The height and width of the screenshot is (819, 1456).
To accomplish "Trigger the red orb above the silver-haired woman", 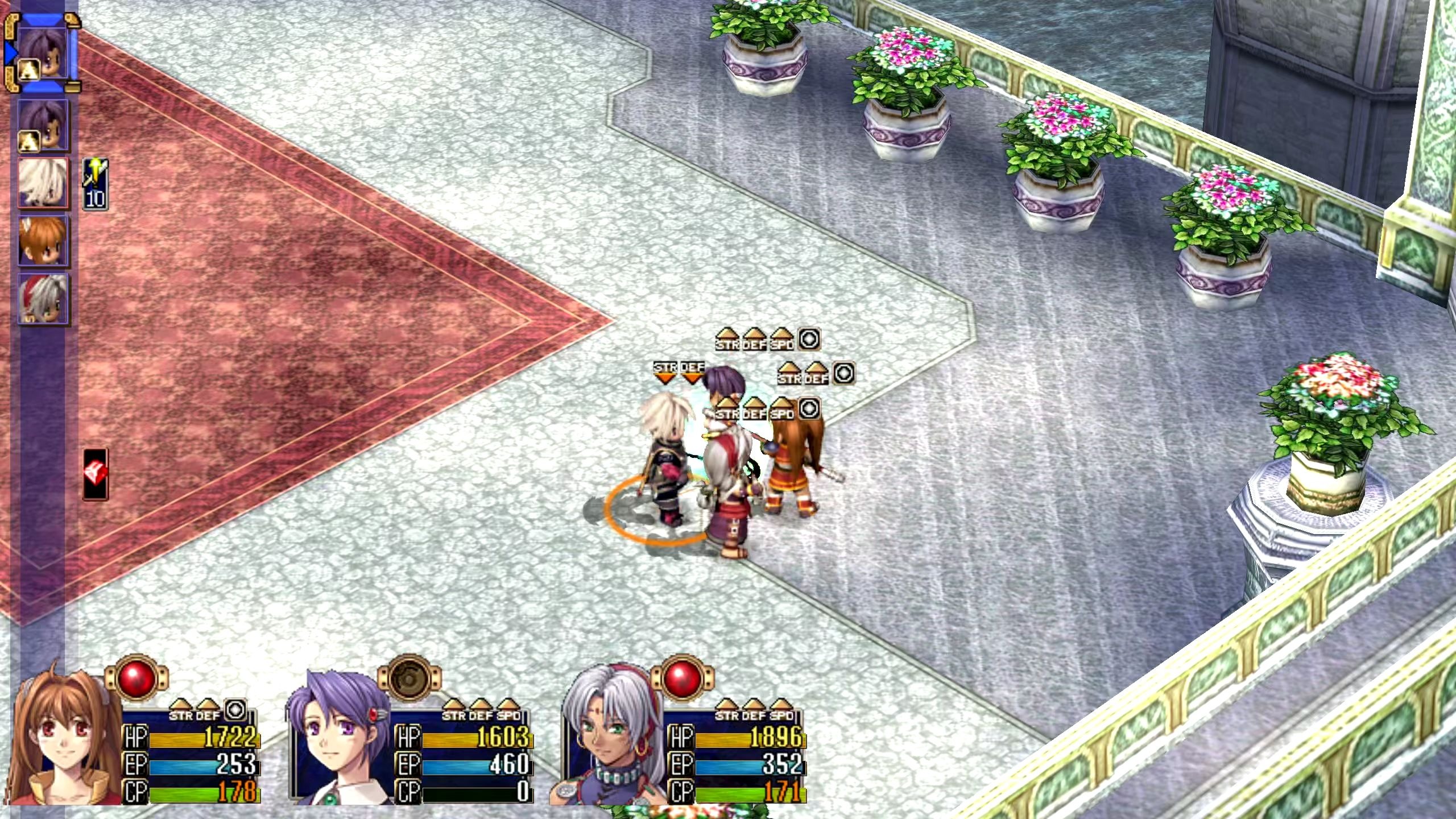I will tap(682, 678).
